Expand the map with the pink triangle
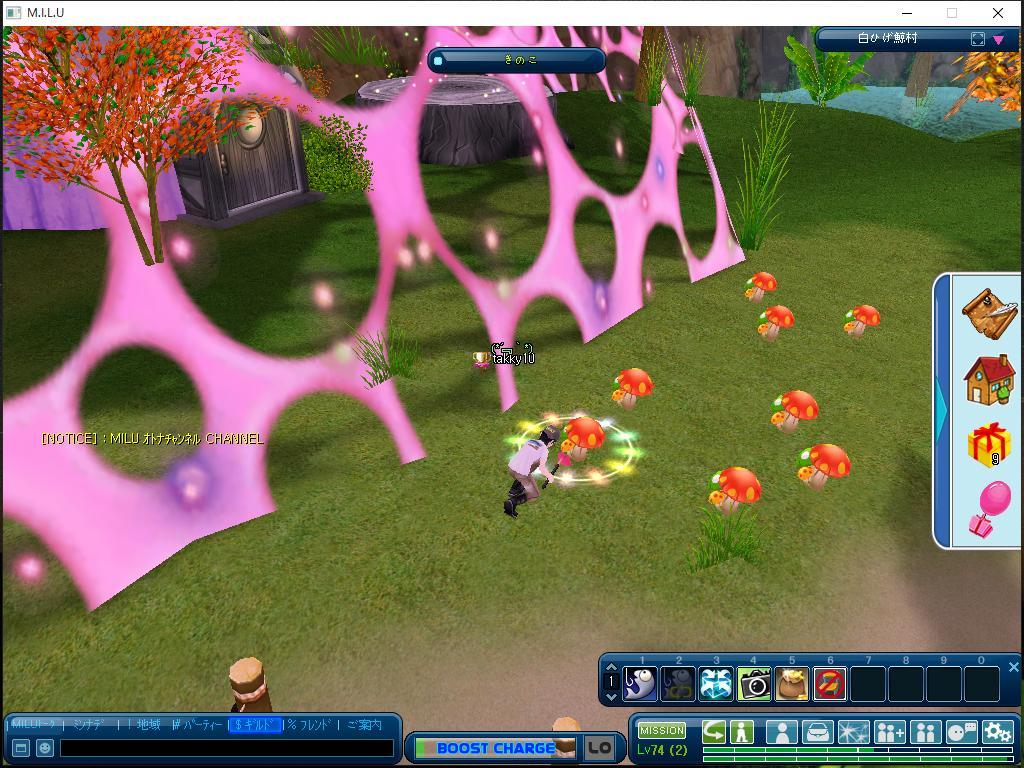The width and height of the screenshot is (1024, 768). pos(998,40)
